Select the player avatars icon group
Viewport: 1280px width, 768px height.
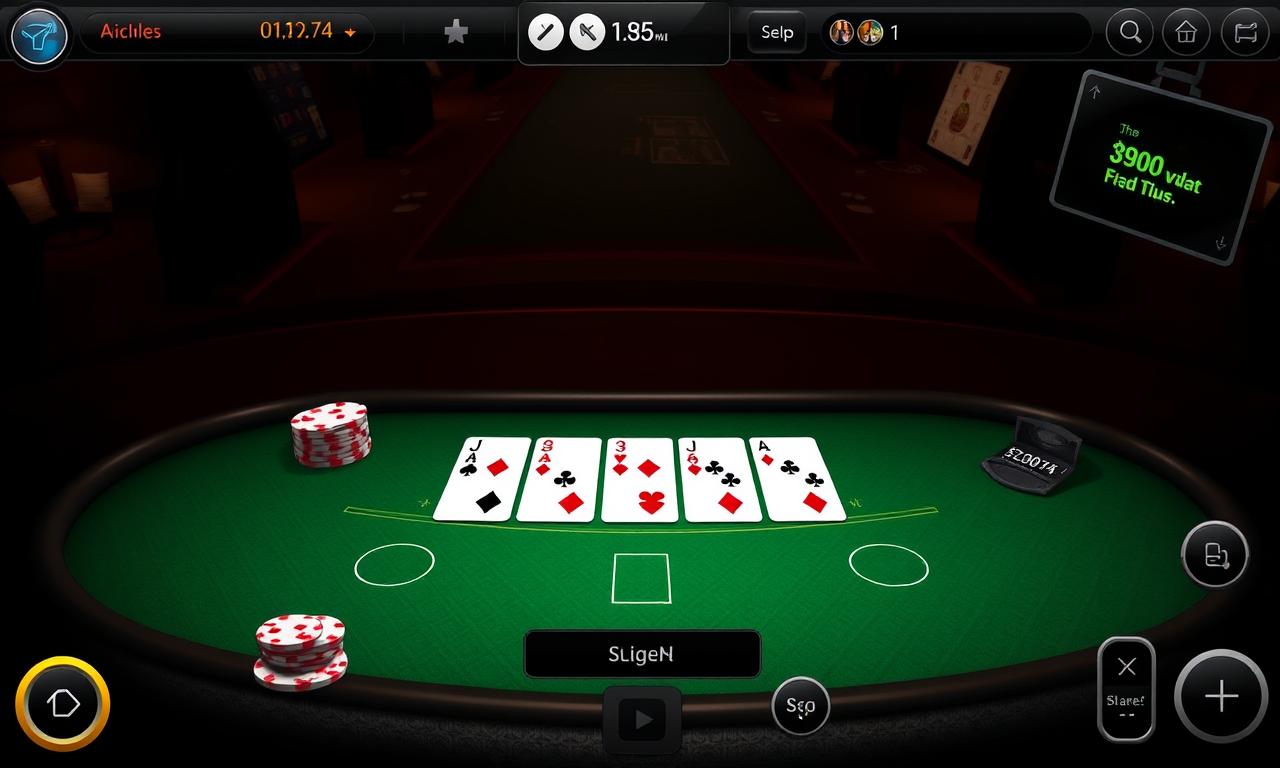(857, 32)
